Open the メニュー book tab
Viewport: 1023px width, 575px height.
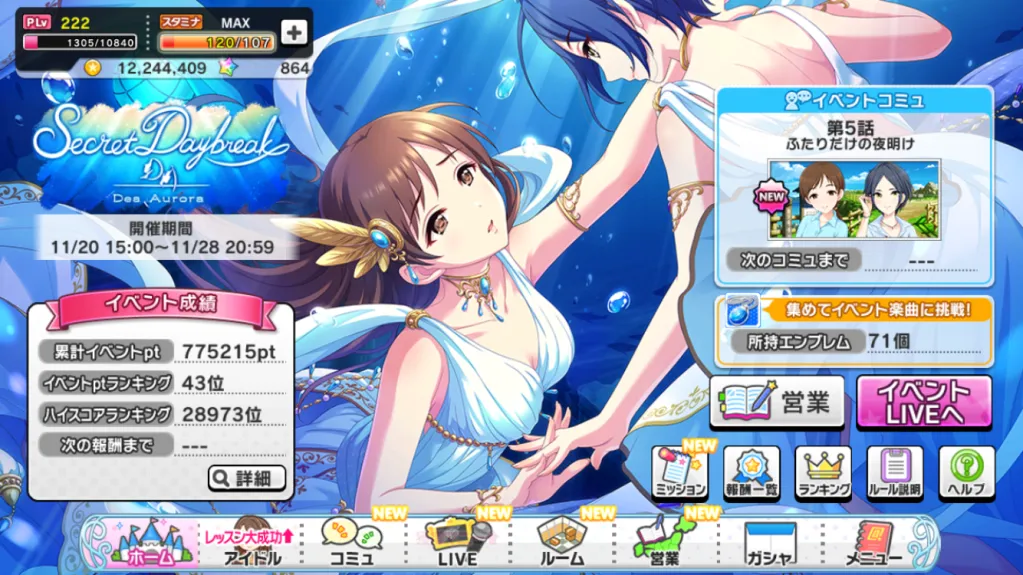(x=873, y=544)
